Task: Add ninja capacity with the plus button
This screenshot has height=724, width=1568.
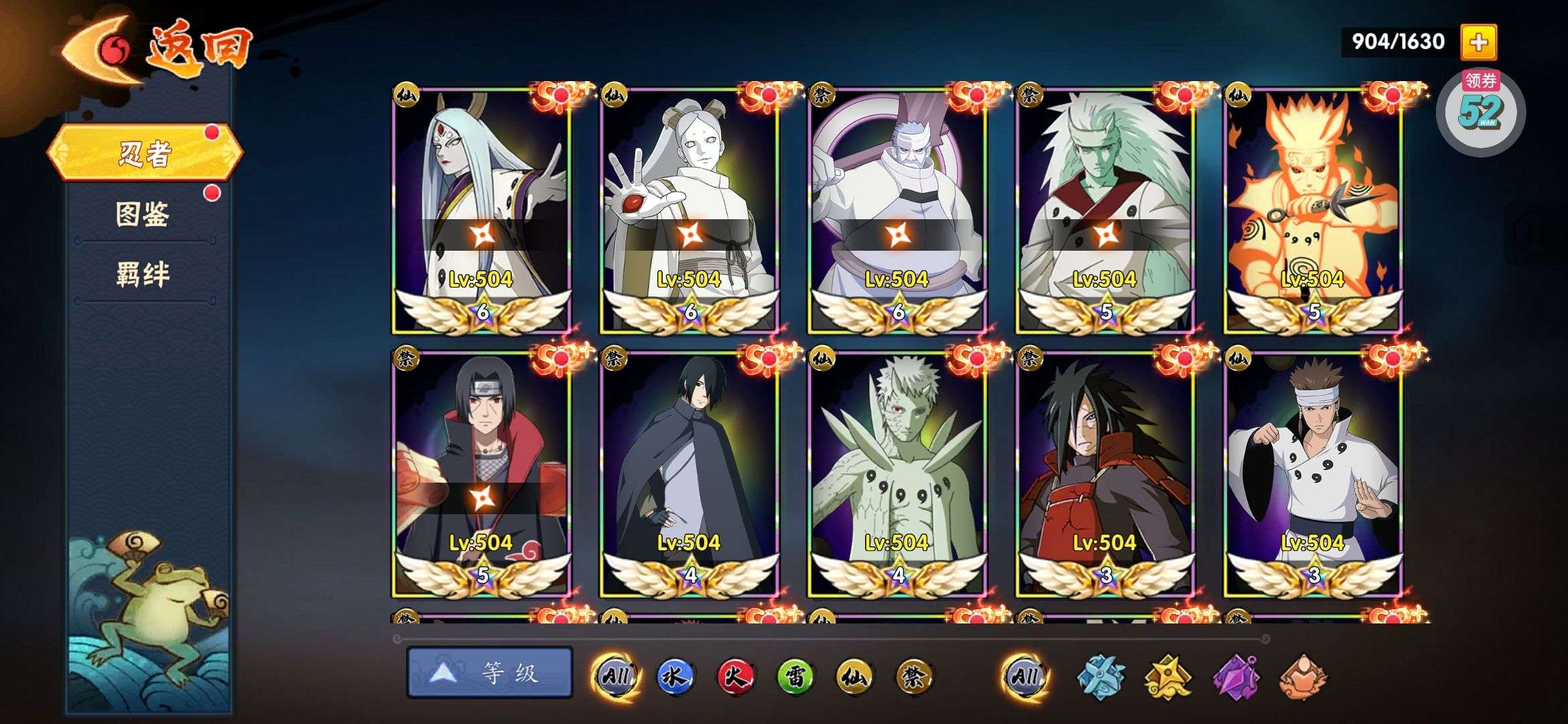Action: [1478, 42]
